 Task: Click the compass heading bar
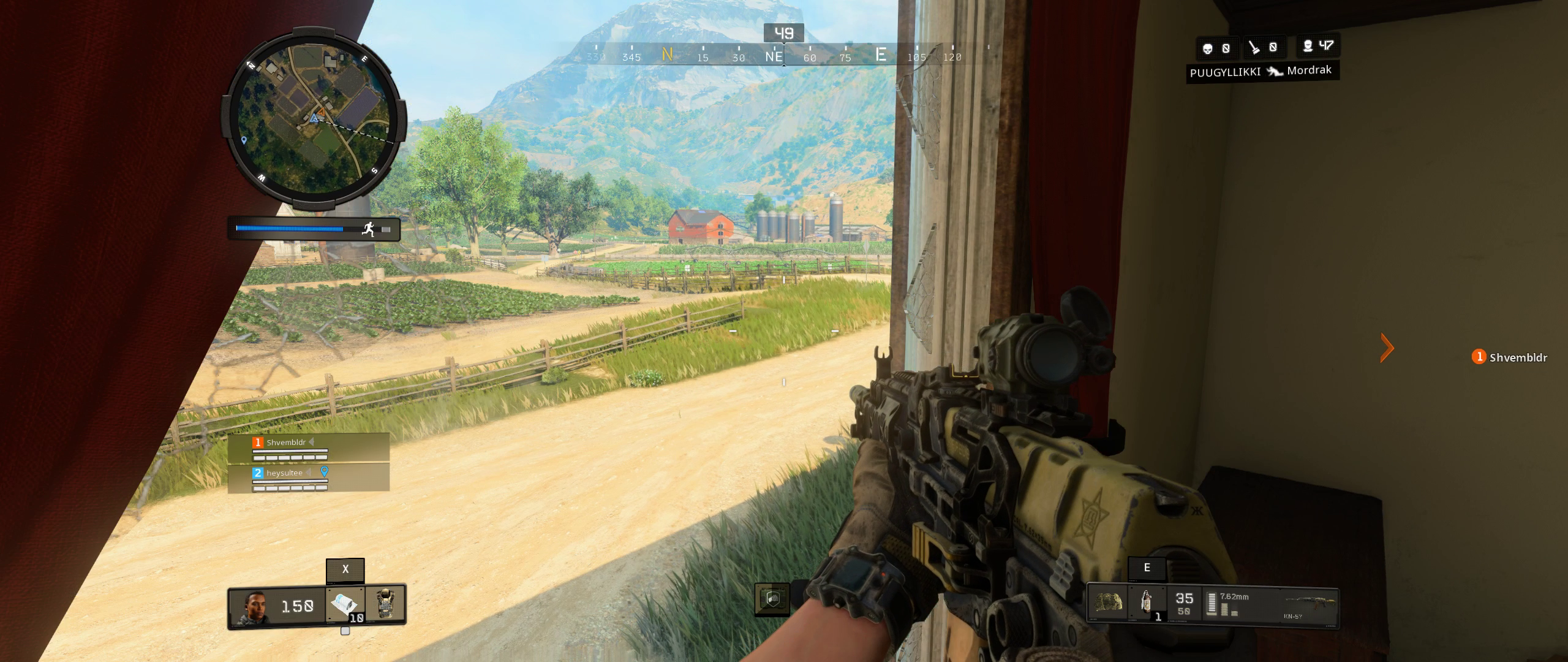point(775,56)
